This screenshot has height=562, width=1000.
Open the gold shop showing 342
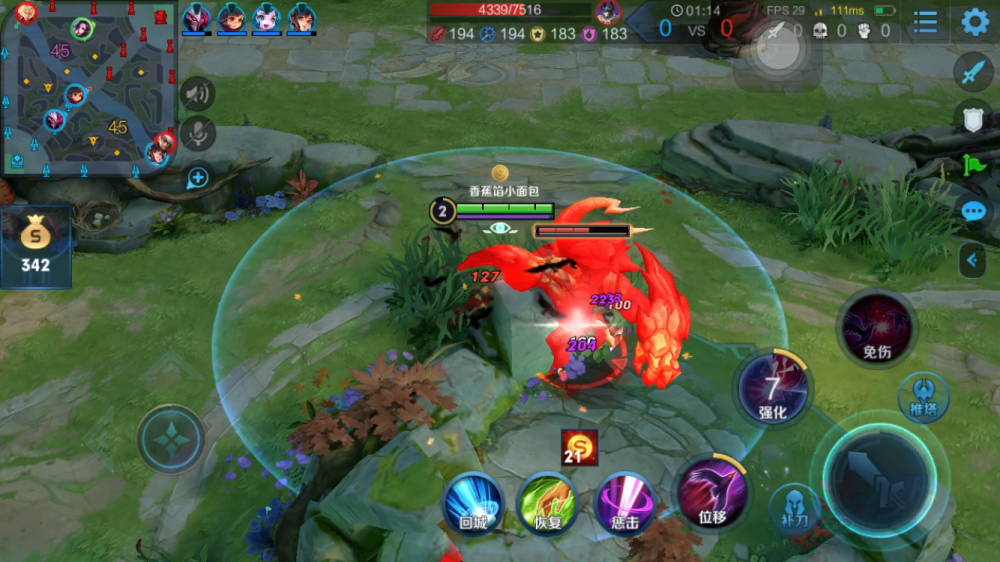(x=35, y=245)
